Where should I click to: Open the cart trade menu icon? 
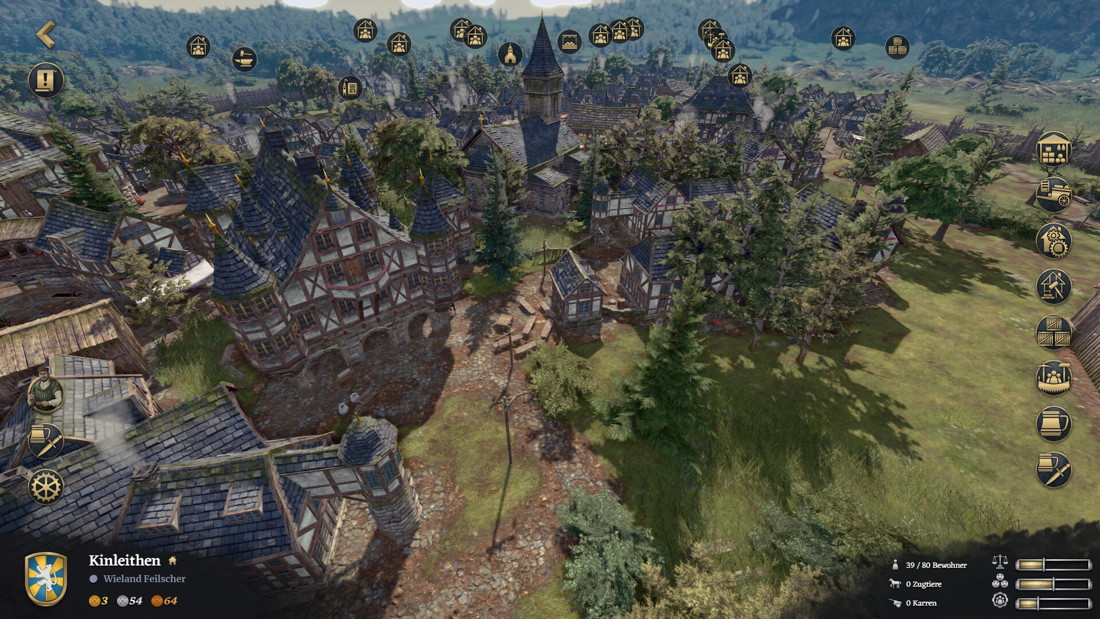pyautogui.click(x=1053, y=194)
